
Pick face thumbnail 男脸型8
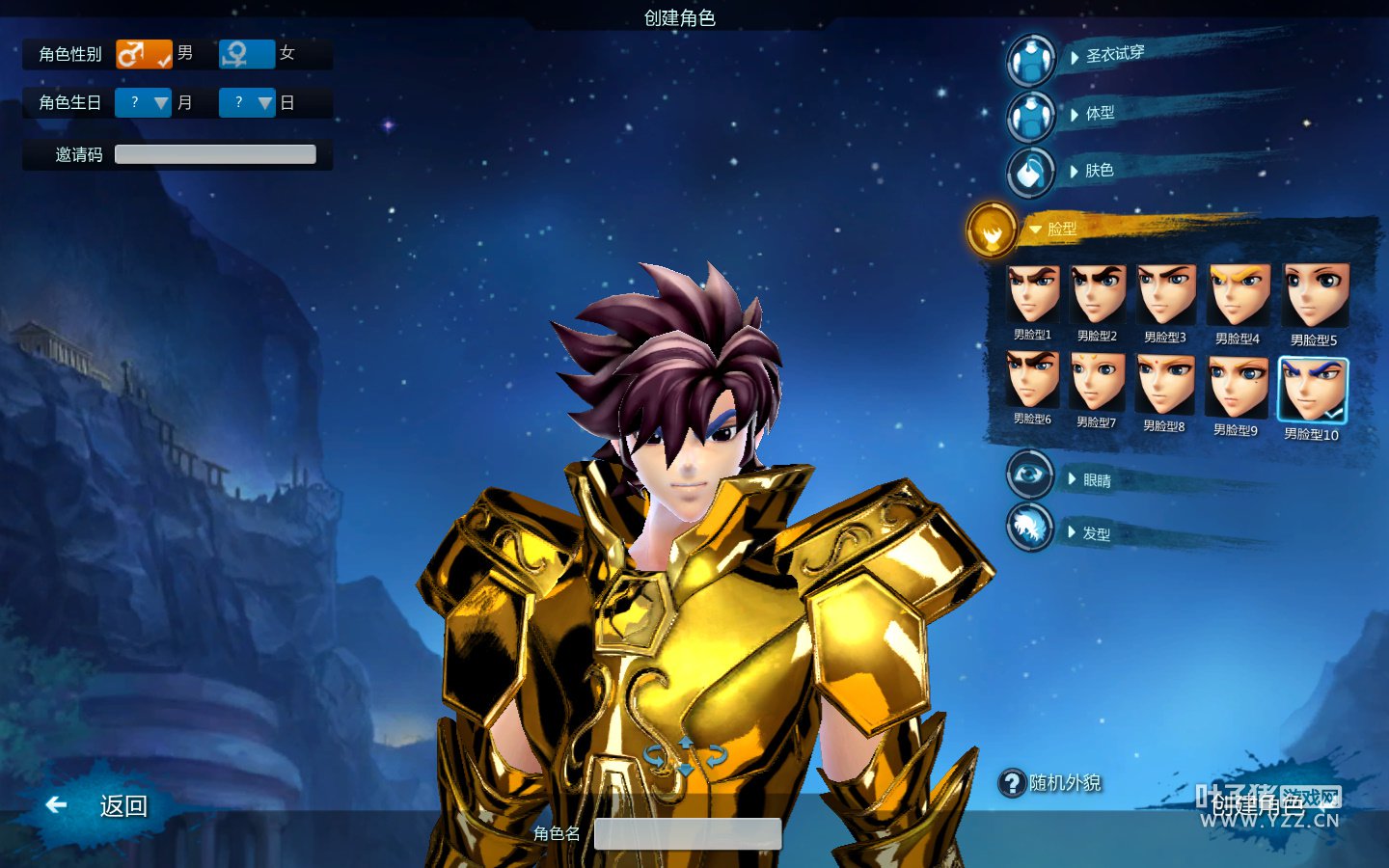tap(1164, 385)
